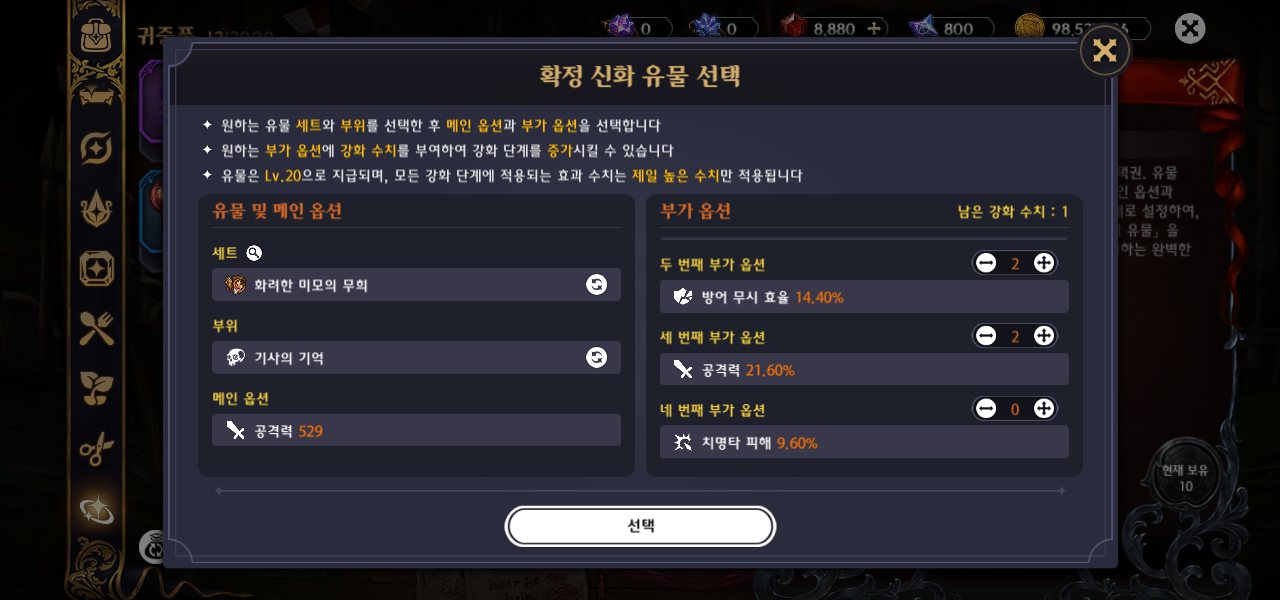Open the fork and knife sidebar category

(x=97, y=328)
